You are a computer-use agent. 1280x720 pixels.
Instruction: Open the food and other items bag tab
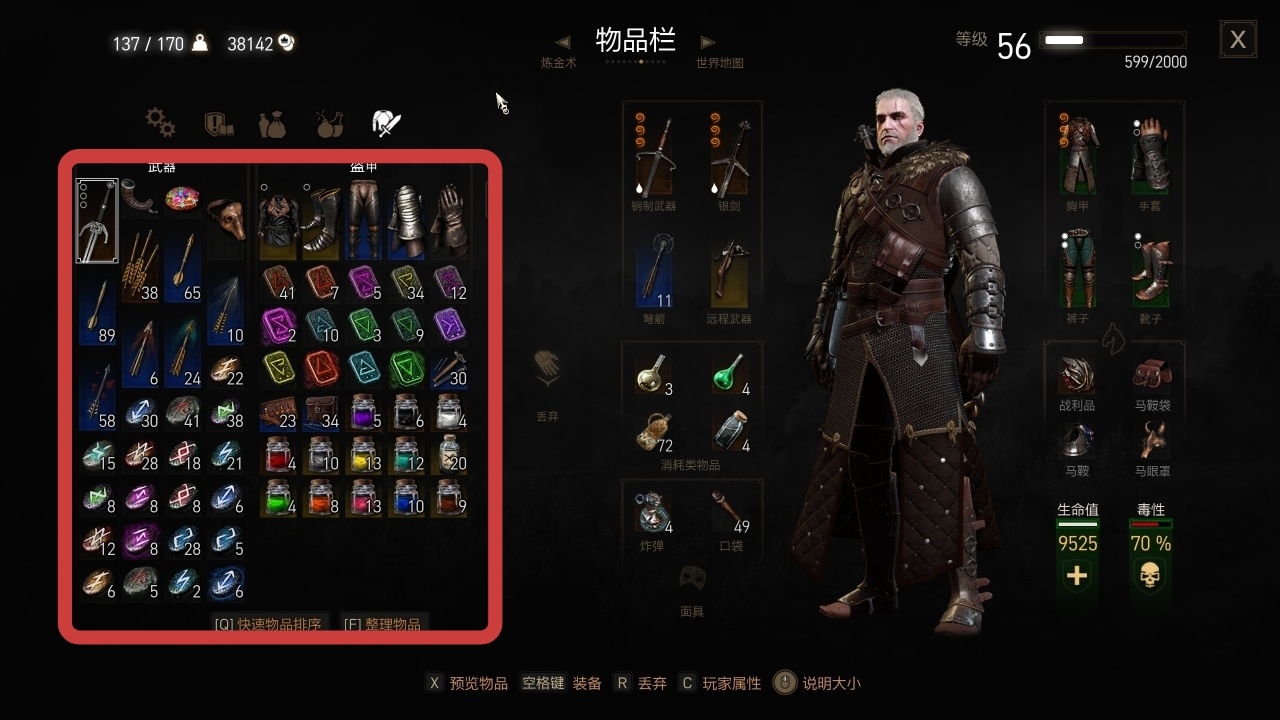(272, 122)
